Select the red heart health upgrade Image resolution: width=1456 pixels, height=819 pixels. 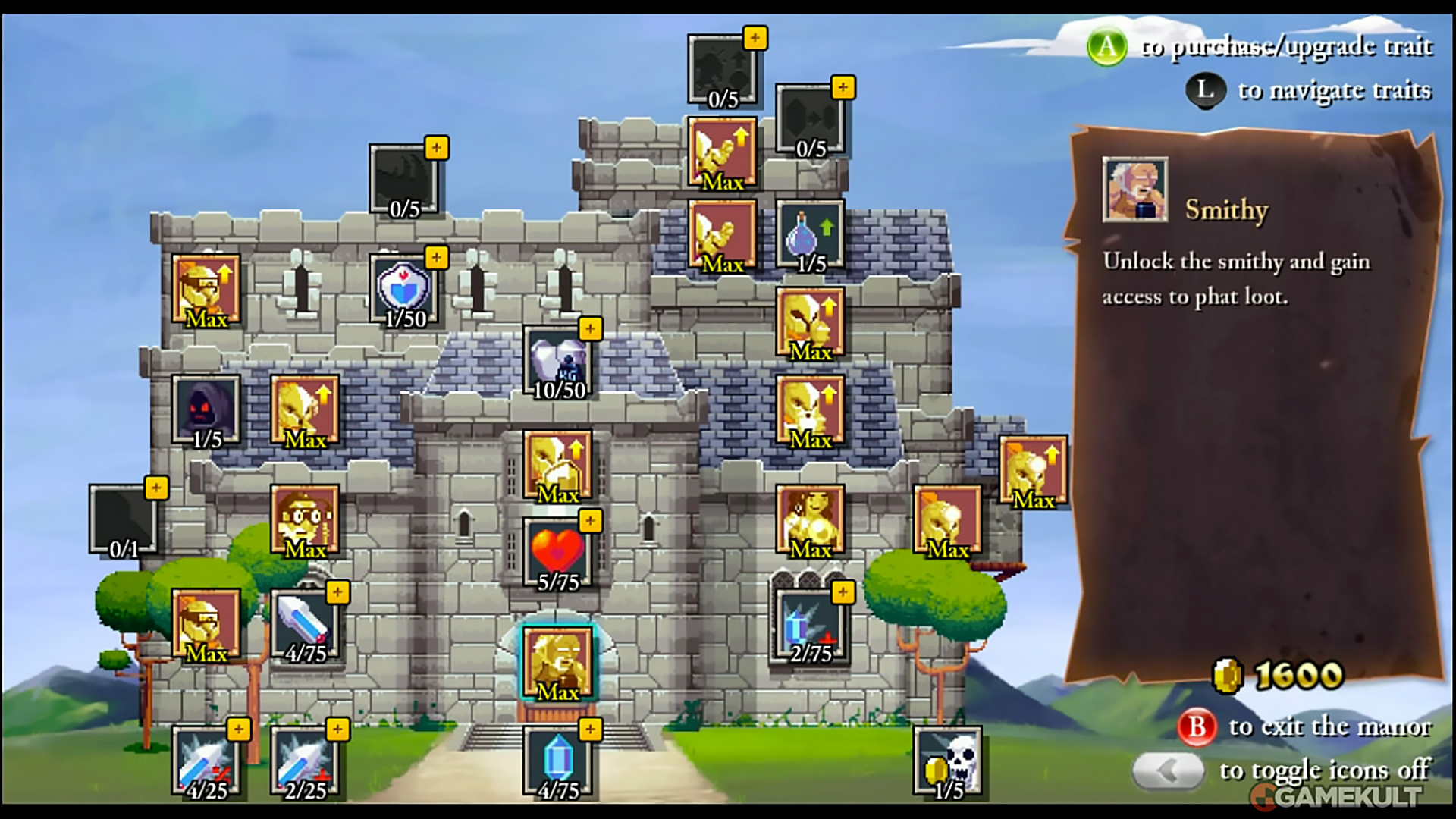tap(558, 554)
